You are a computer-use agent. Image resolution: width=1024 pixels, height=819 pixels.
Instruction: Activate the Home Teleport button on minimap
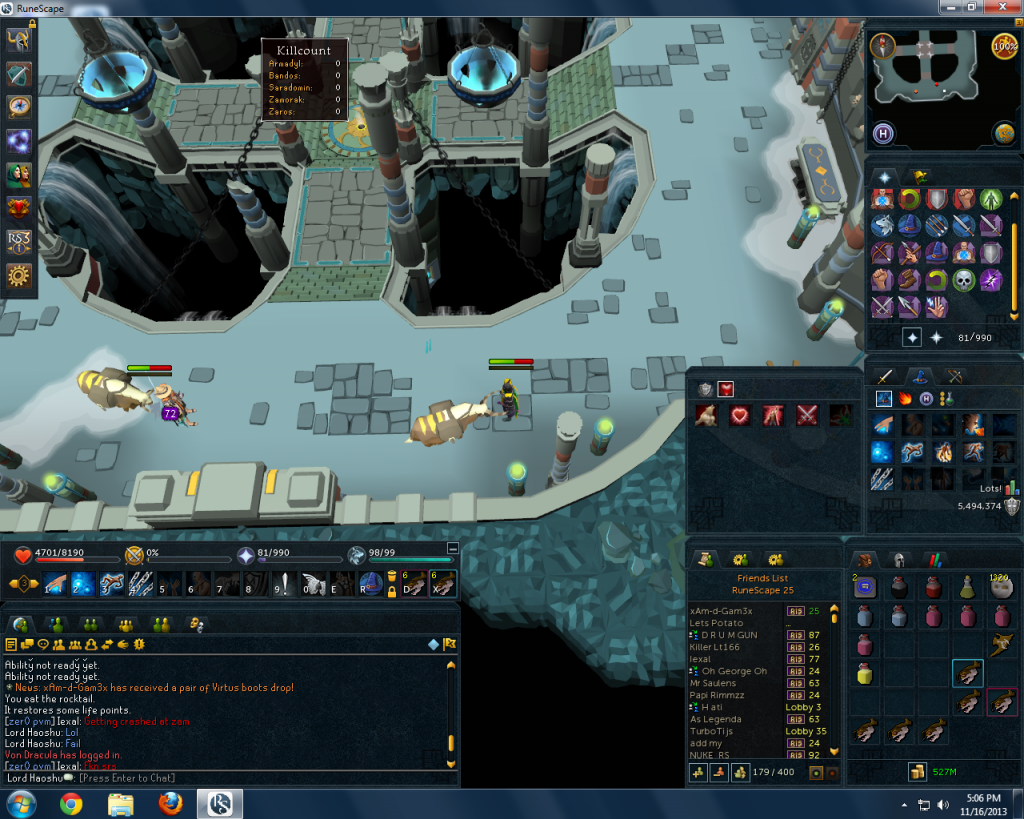pos(884,133)
